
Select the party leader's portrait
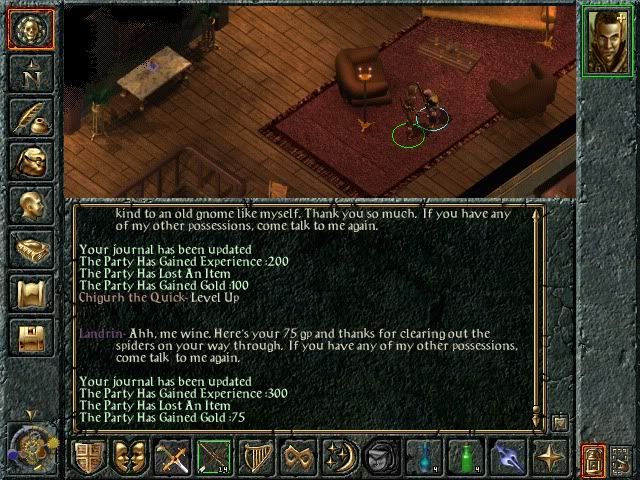[605, 39]
